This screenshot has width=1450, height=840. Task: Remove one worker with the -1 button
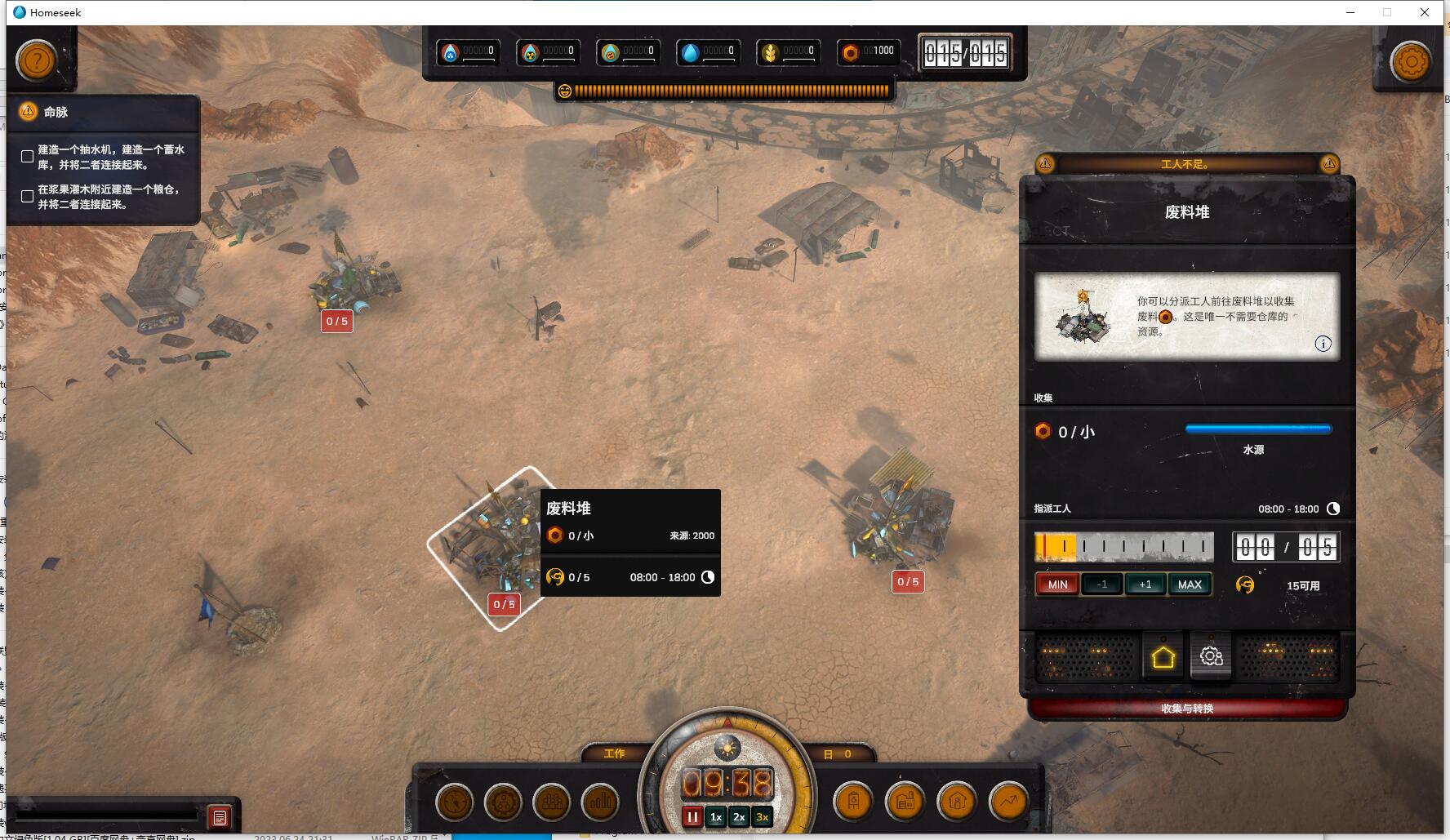[x=1101, y=584]
